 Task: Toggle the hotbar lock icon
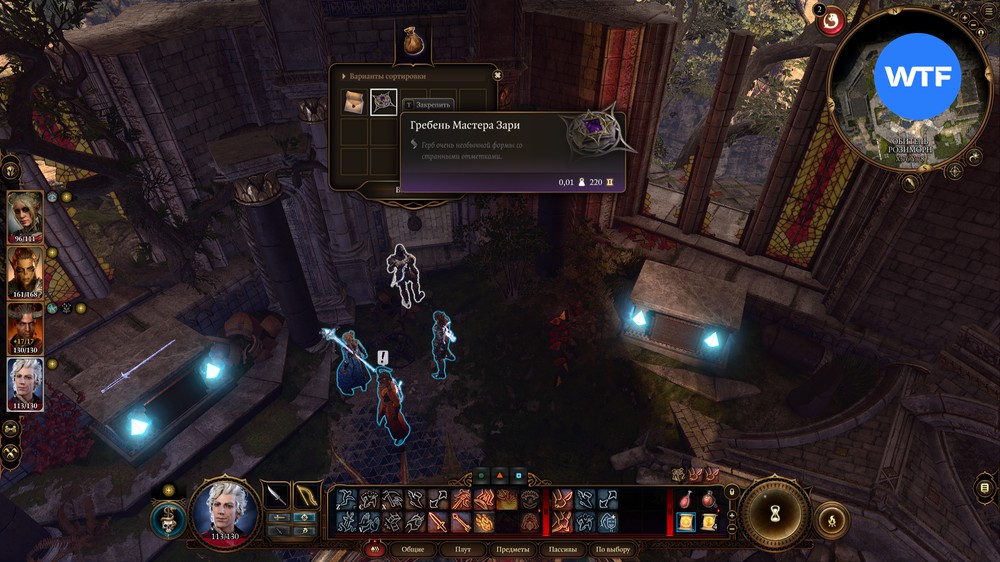(731, 491)
